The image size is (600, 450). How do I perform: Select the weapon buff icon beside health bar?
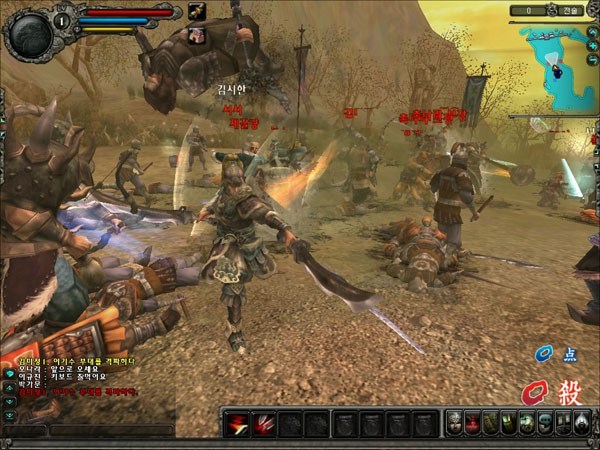pyautogui.click(x=196, y=12)
